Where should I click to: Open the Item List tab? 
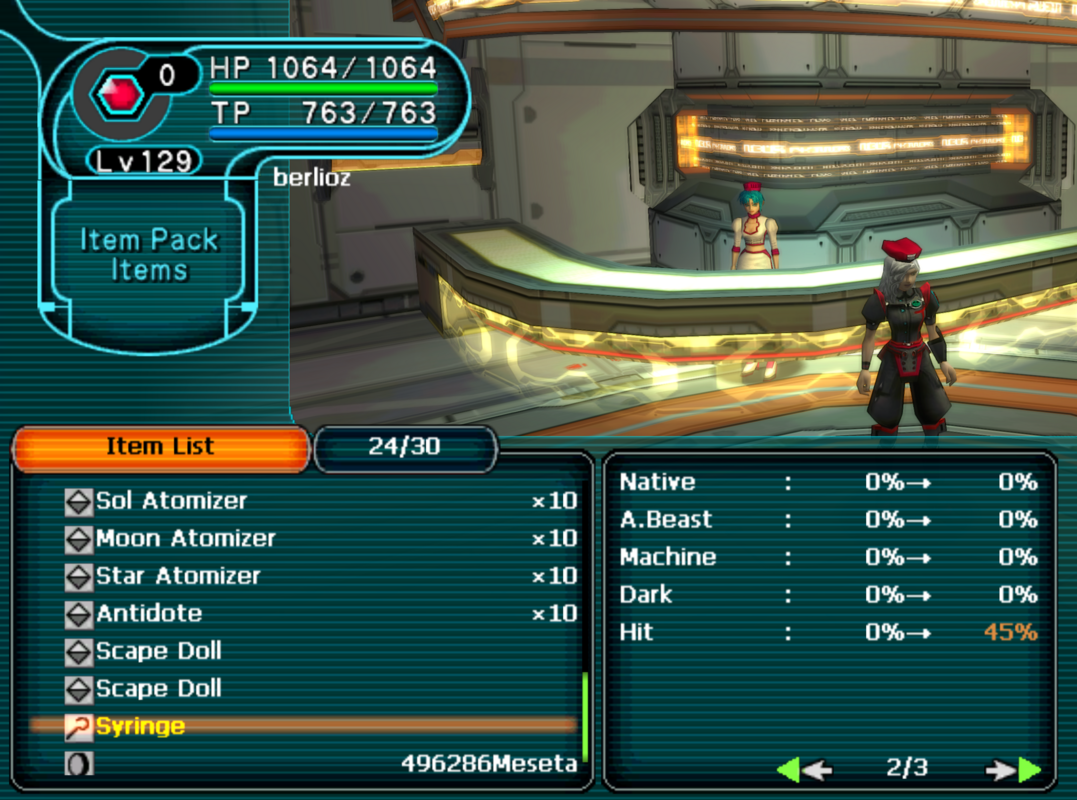point(160,447)
